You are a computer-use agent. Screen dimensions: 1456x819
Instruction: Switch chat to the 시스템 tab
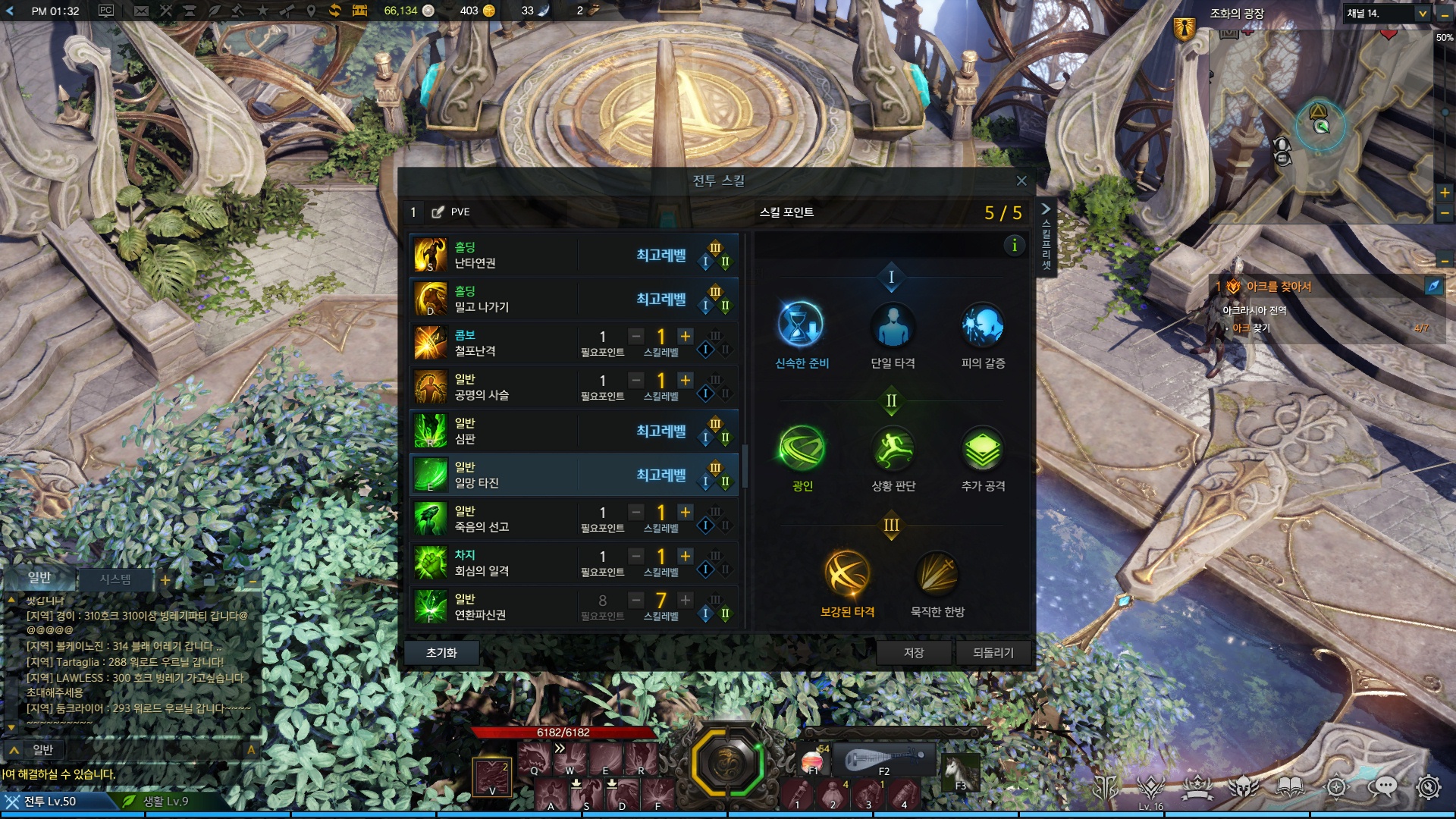point(115,579)
